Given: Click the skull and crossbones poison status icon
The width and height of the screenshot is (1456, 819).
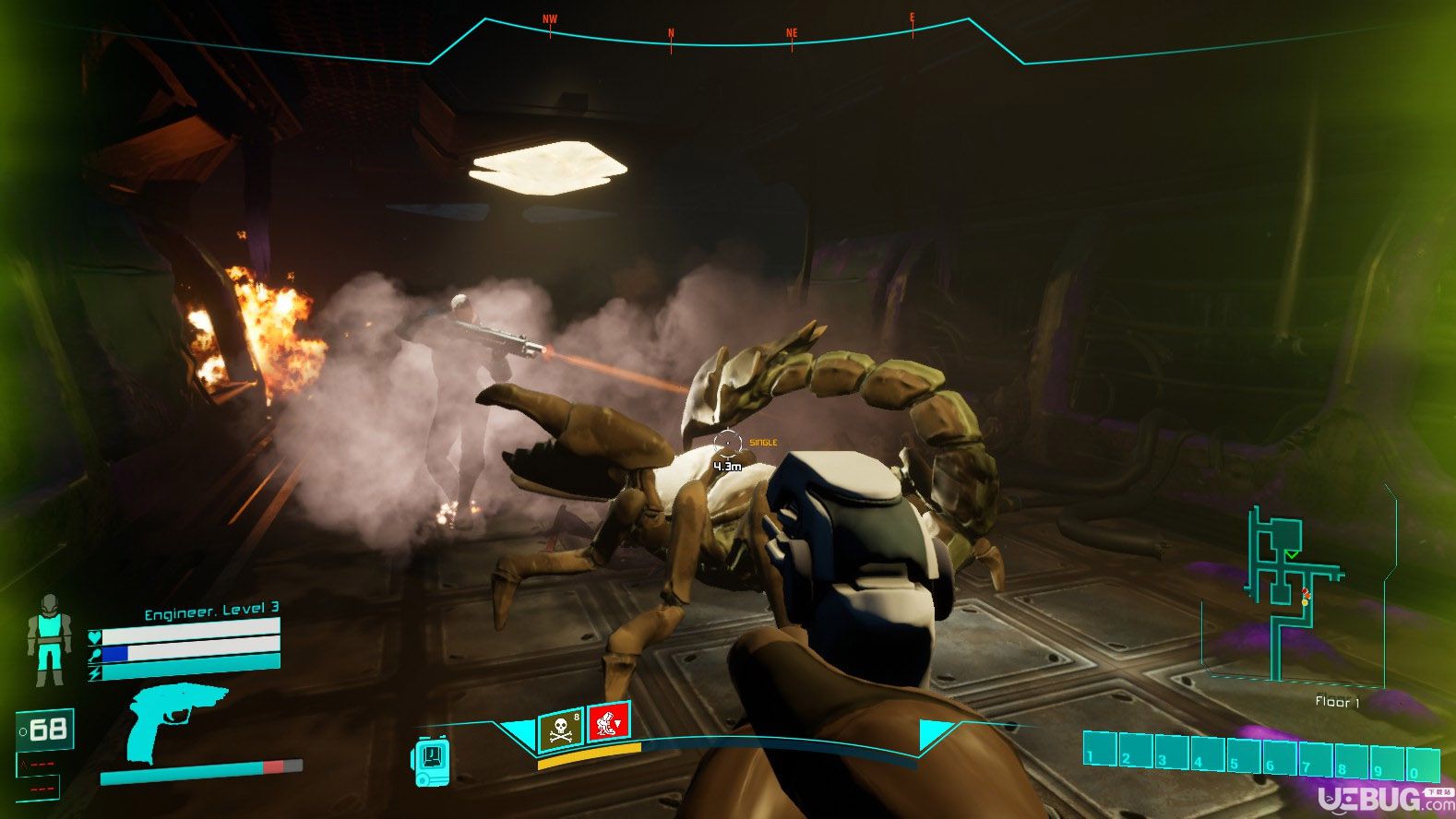Looking at the screenshot, I should [560, 730].
